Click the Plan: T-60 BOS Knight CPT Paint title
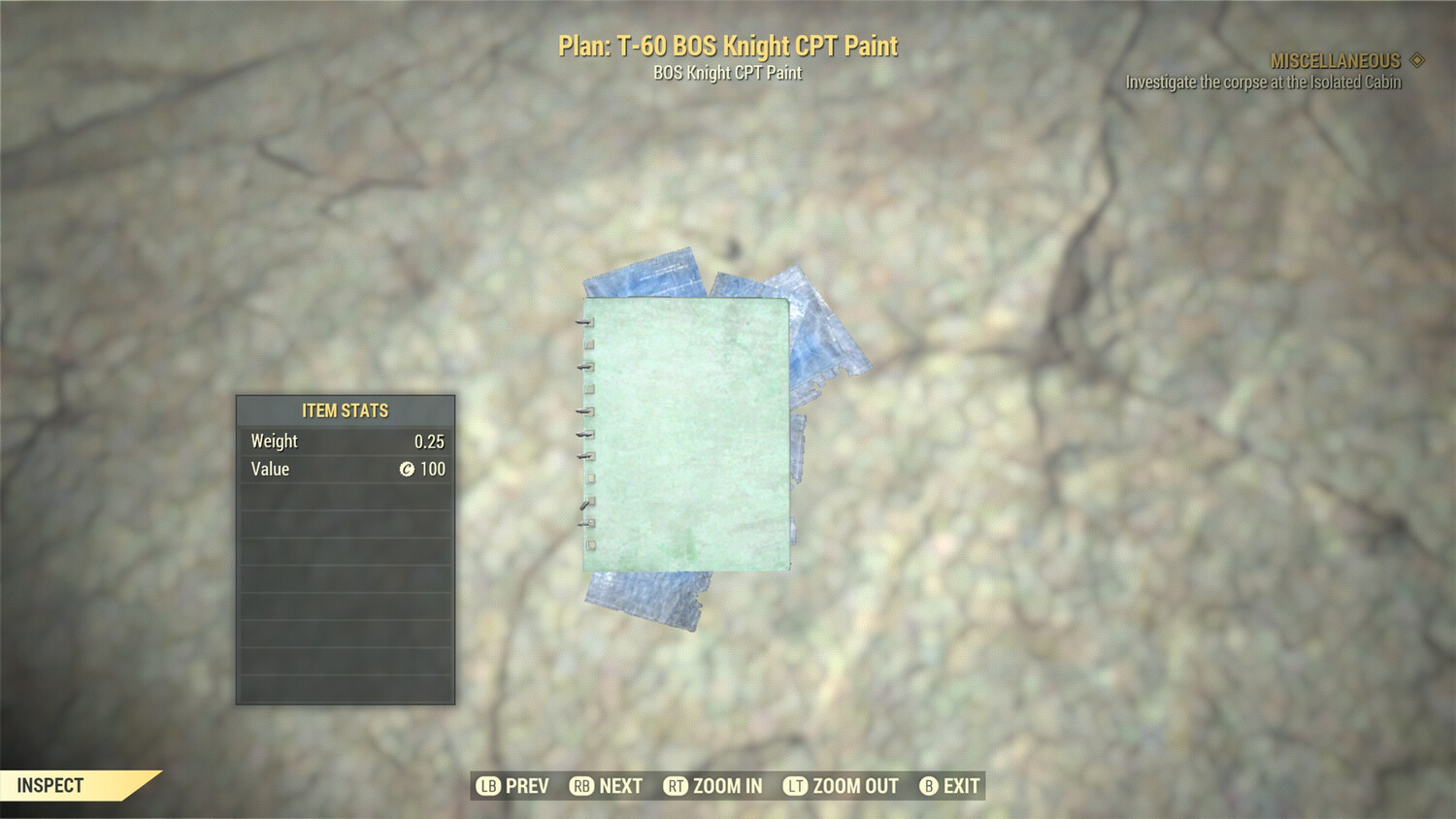 728,45
